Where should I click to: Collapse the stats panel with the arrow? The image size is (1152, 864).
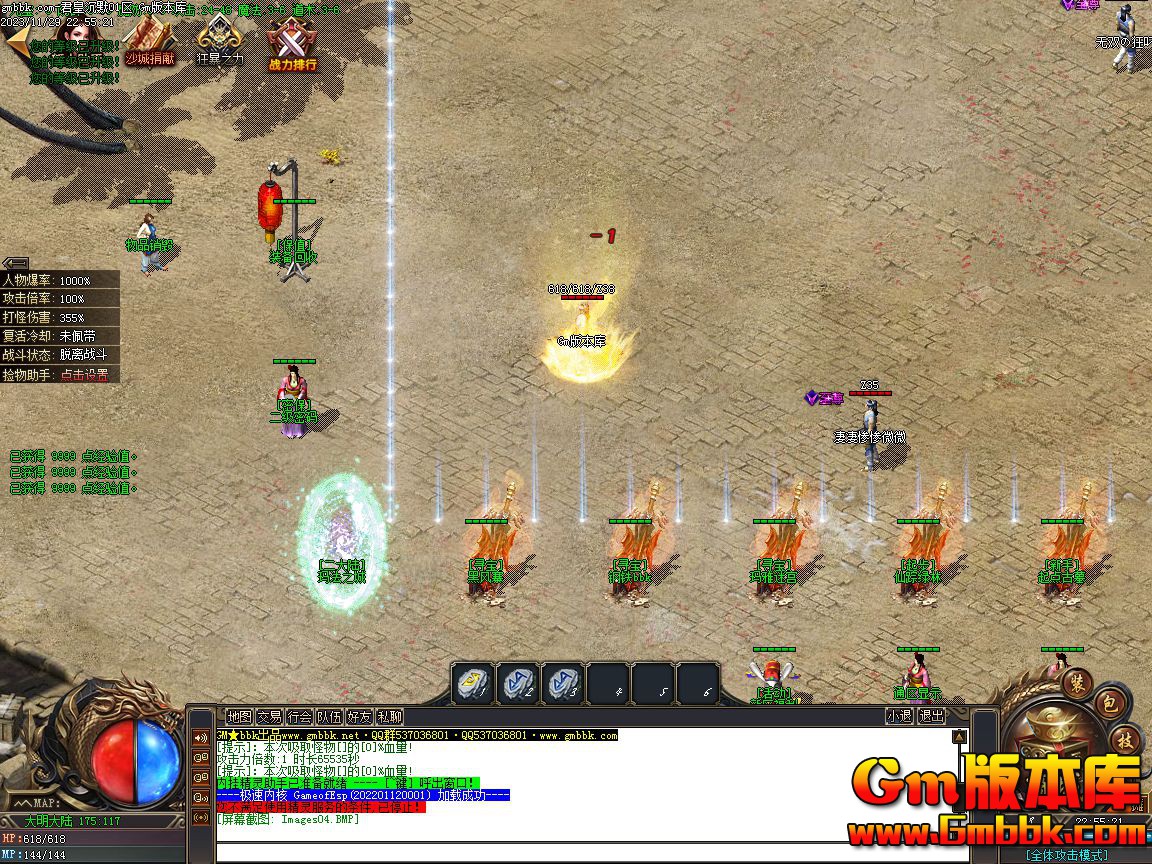click(x=15, y=263)
